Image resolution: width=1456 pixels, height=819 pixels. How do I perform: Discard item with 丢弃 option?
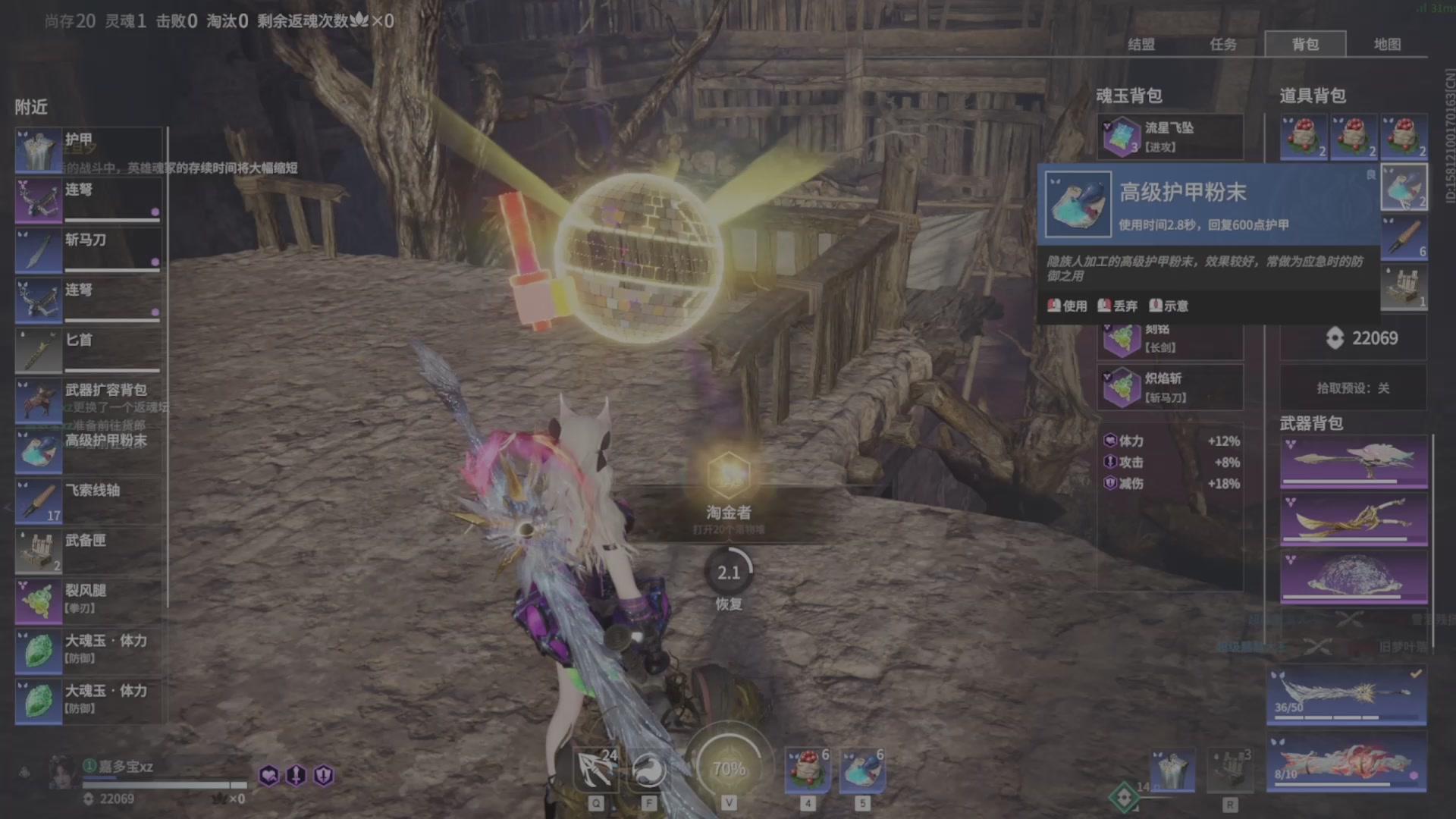click(x=1118, y=306)
